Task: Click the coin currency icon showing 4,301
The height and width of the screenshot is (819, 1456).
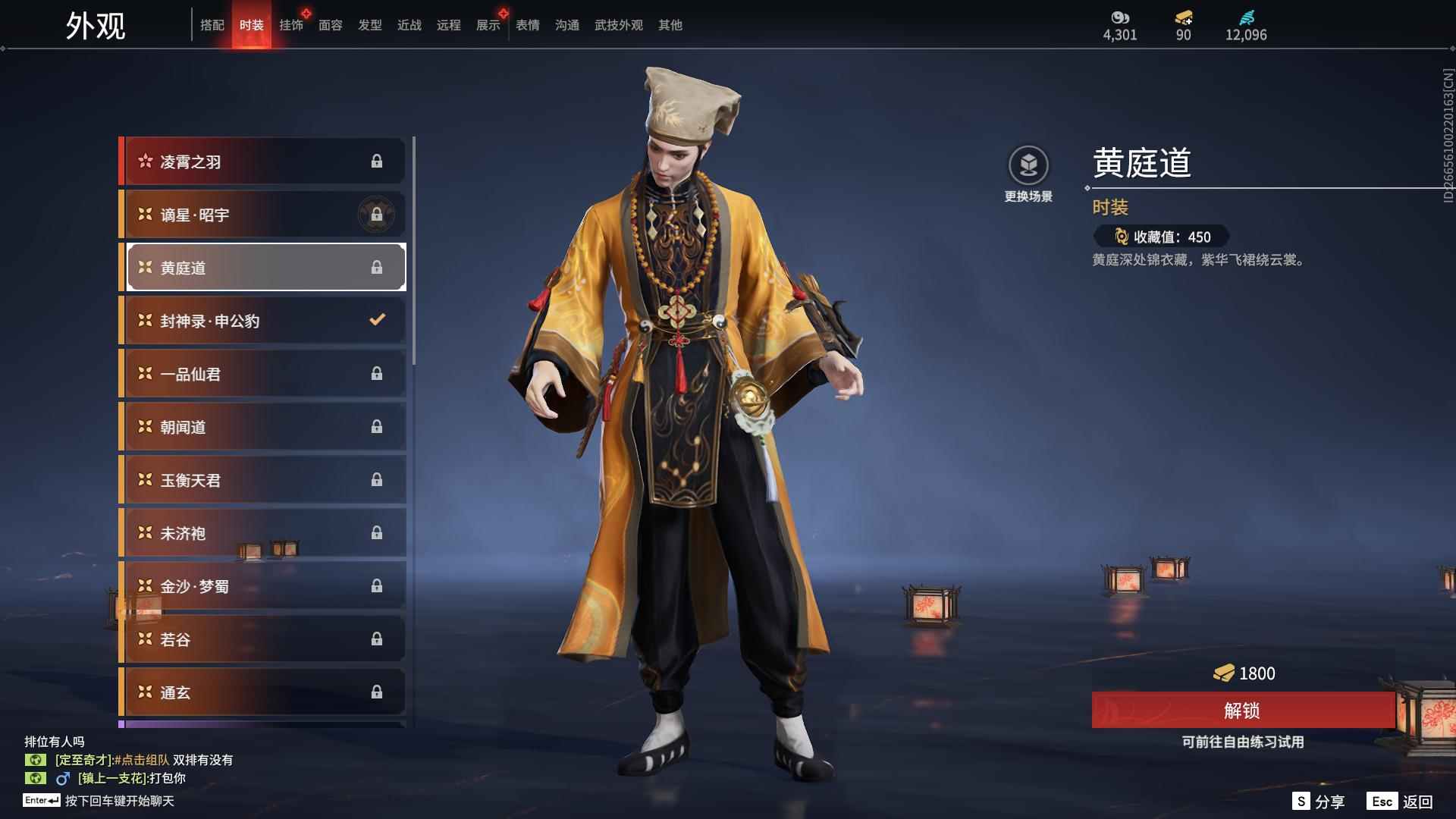Action: [1120, 16]
